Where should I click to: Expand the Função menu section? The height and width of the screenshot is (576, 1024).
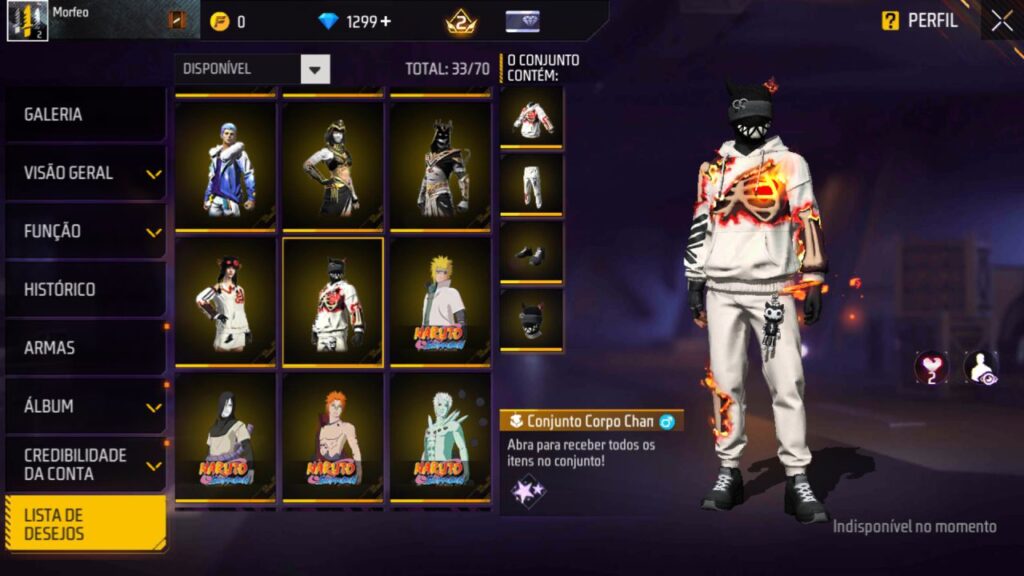pyautogui.click(x=84, y=231)
